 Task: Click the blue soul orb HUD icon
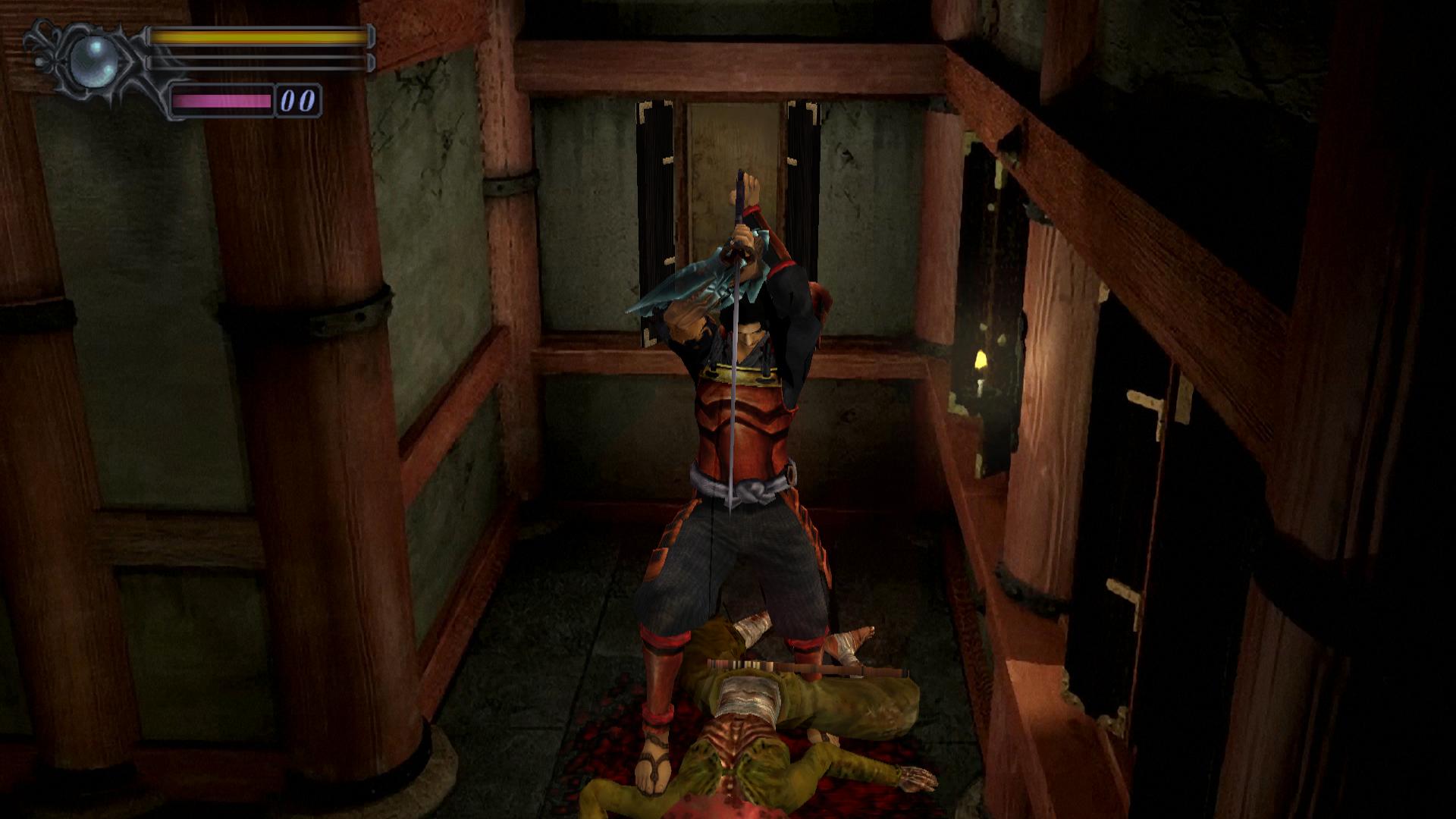(94, 60)
